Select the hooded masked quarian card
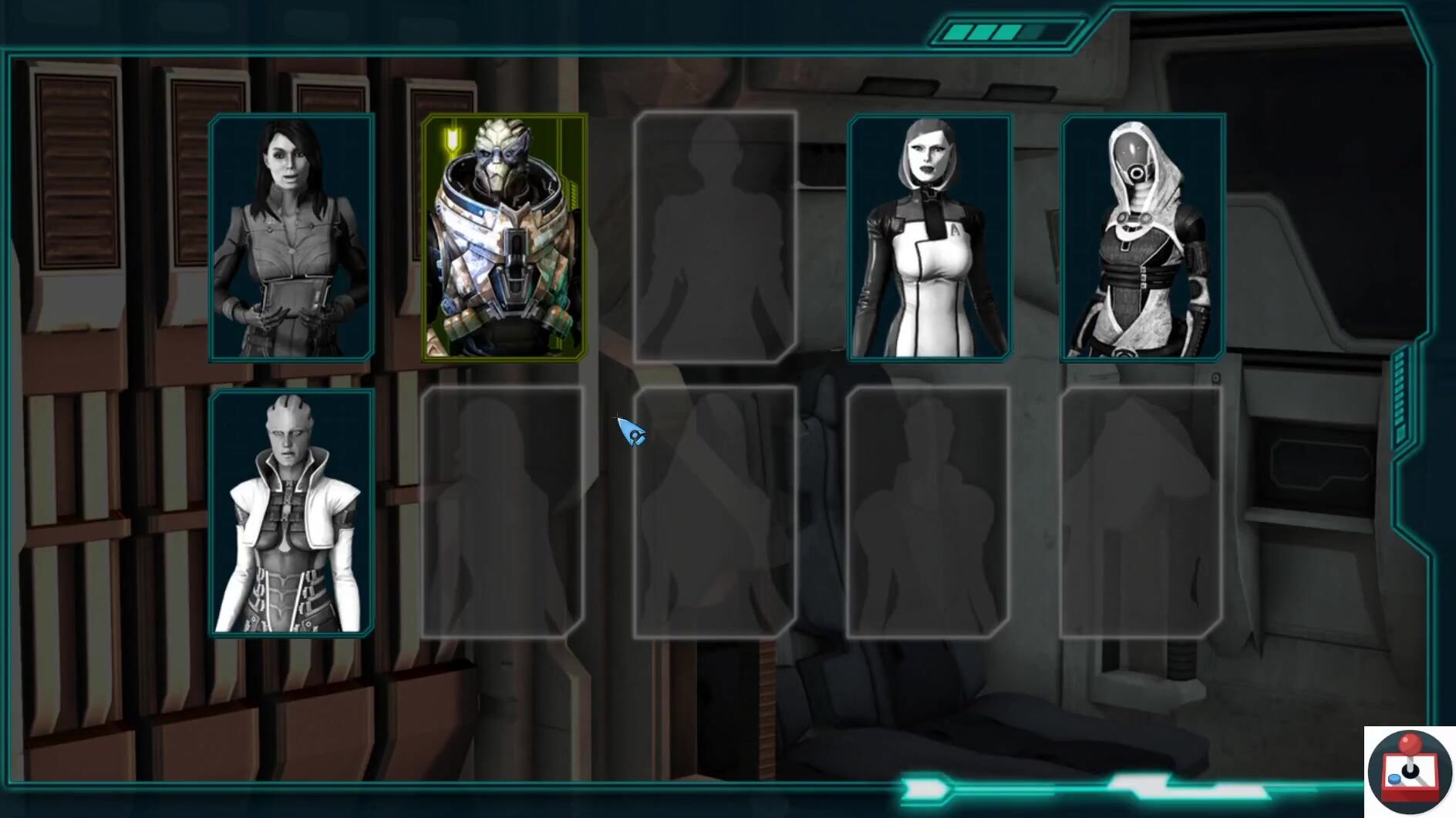This screenshot has width=1456, height=818. click(1142, 237)
